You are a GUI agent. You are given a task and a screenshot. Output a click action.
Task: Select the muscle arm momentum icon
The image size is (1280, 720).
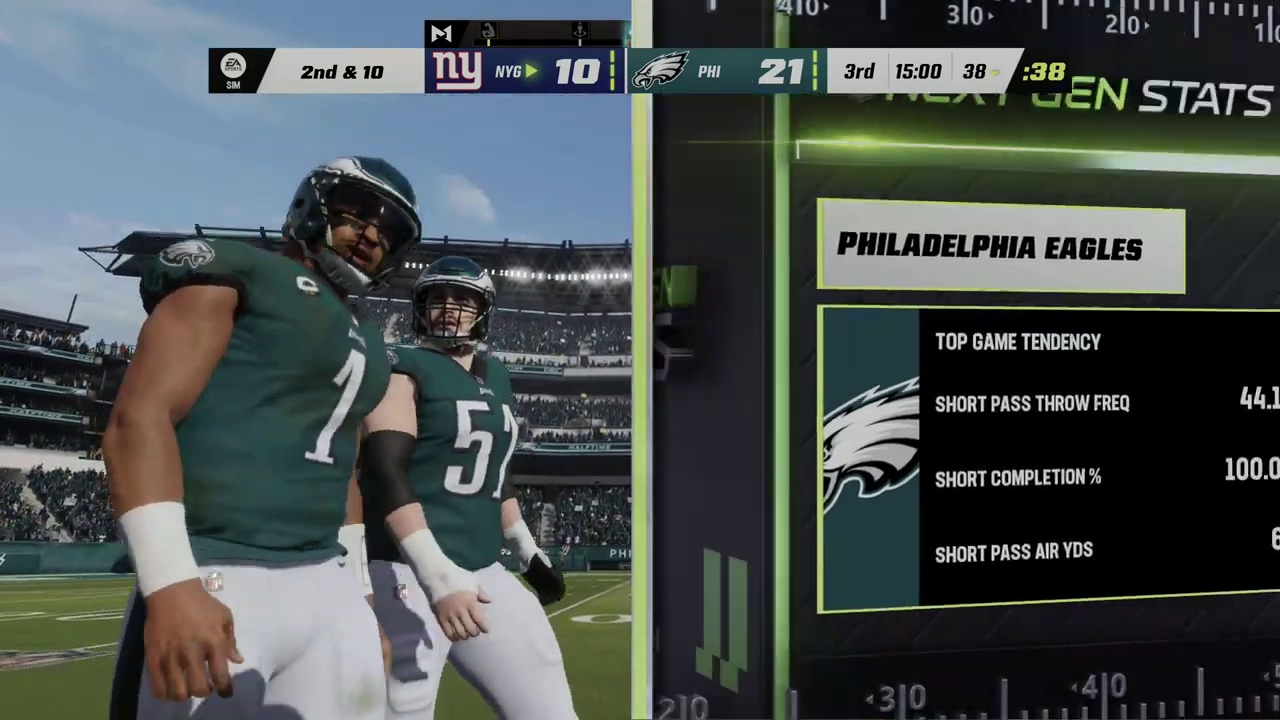click(x=487, y=31)
